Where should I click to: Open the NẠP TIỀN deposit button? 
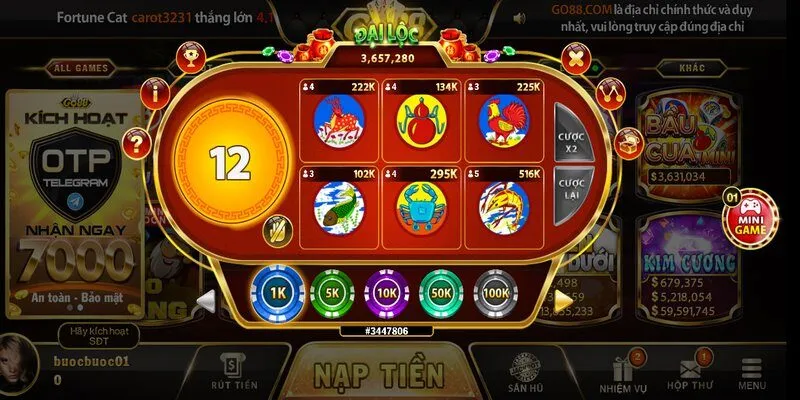point(379,374)
